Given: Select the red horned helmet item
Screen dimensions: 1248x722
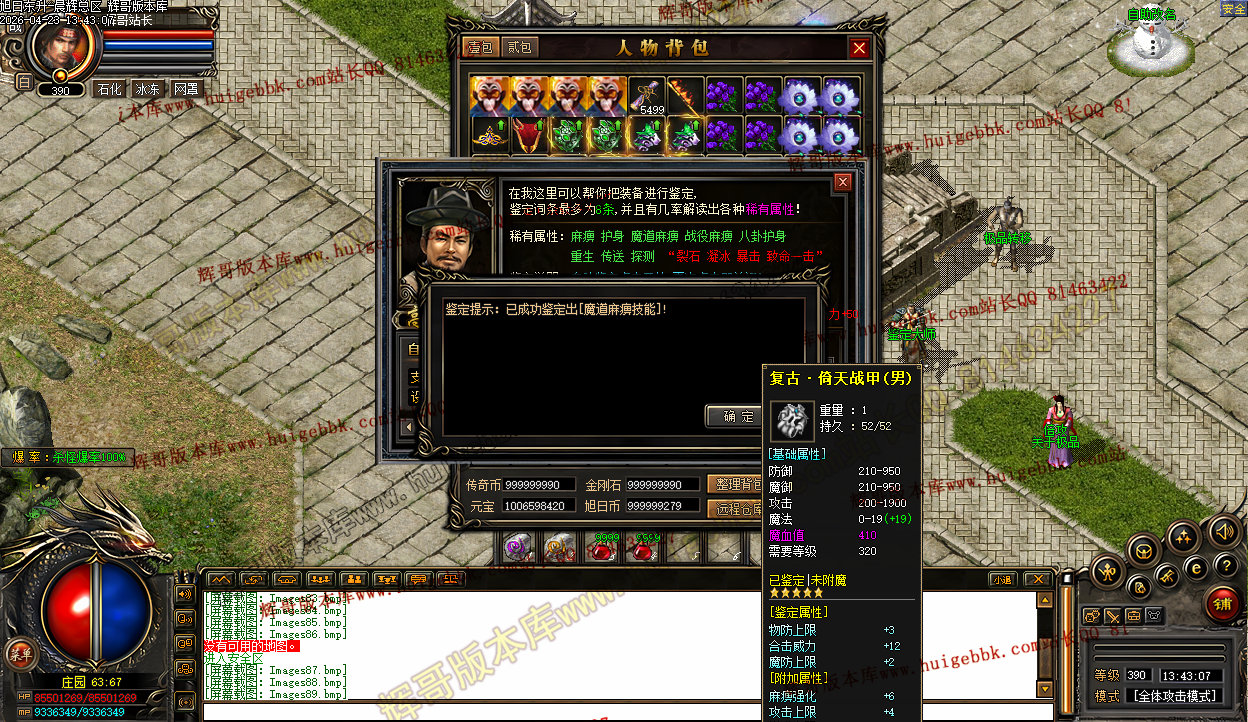Looking at the screenshot, I should click(530, 135).
